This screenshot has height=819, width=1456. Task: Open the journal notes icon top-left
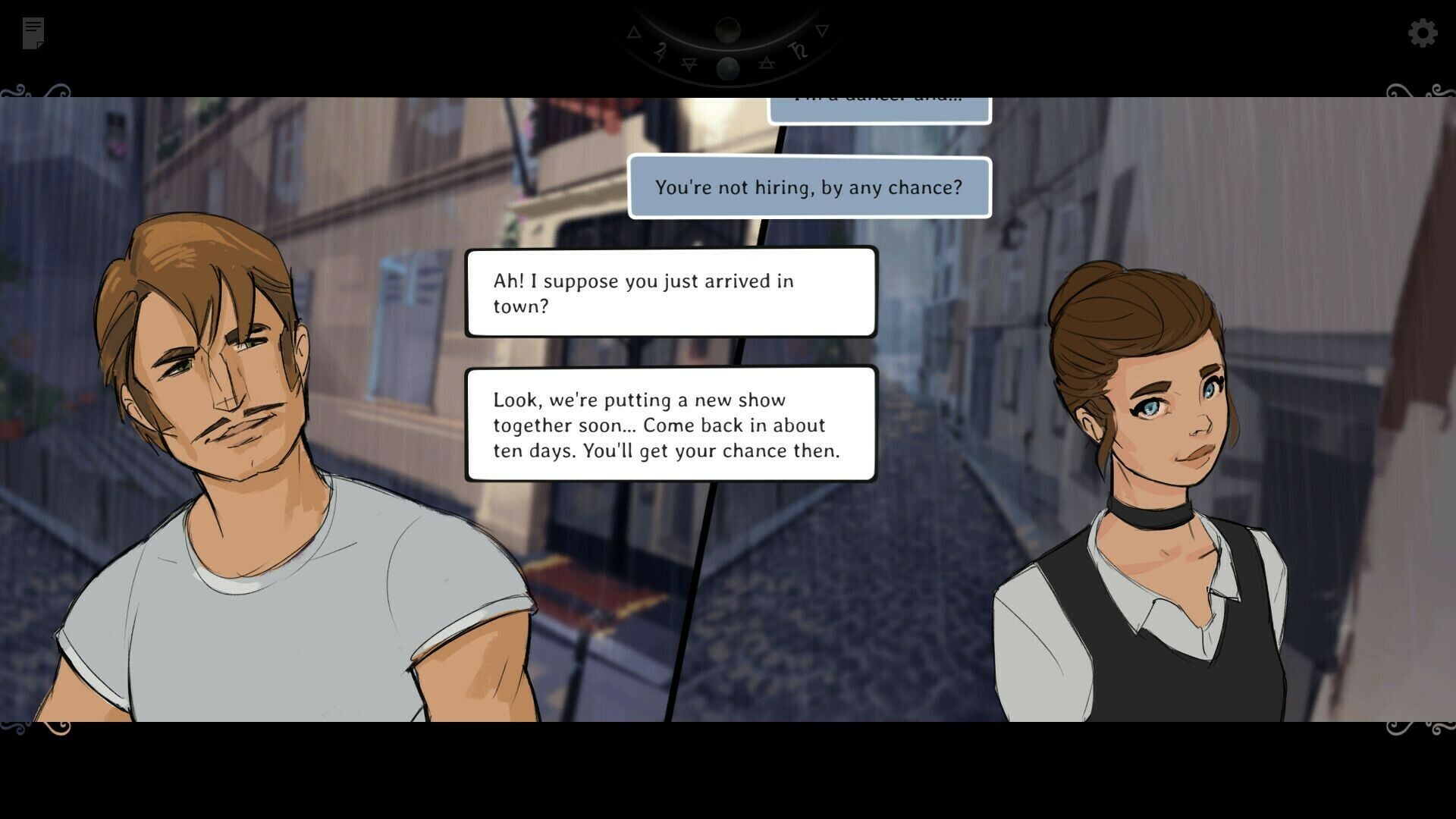pos(32,32)
